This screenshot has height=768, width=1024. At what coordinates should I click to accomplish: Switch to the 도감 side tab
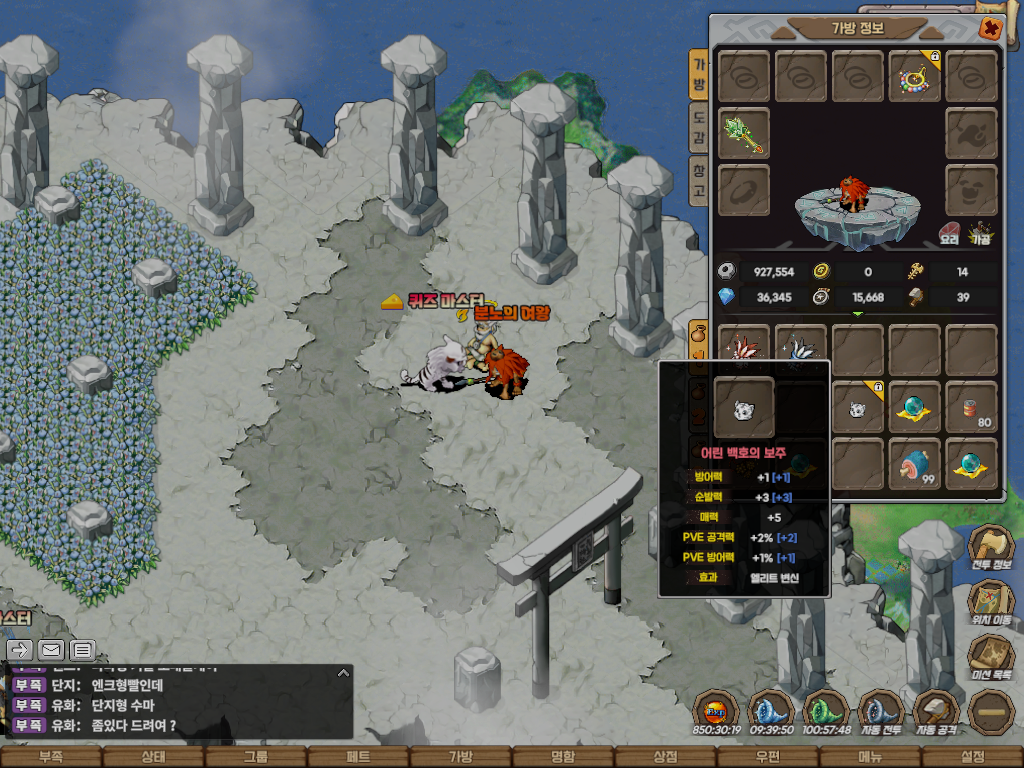pyautogui.click(x=698, y=128)
